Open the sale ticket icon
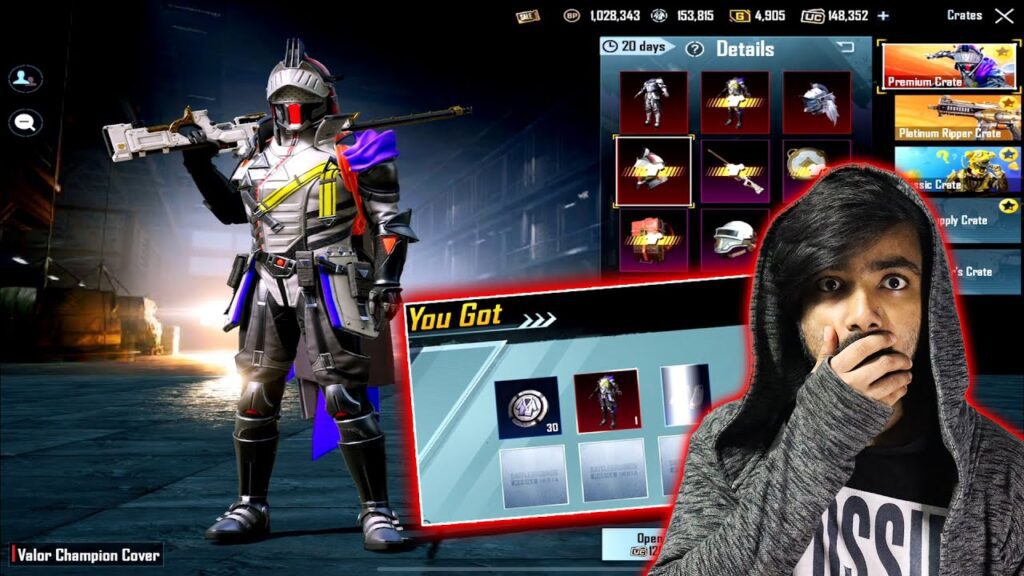1024x576 pixels. [527, 16]
